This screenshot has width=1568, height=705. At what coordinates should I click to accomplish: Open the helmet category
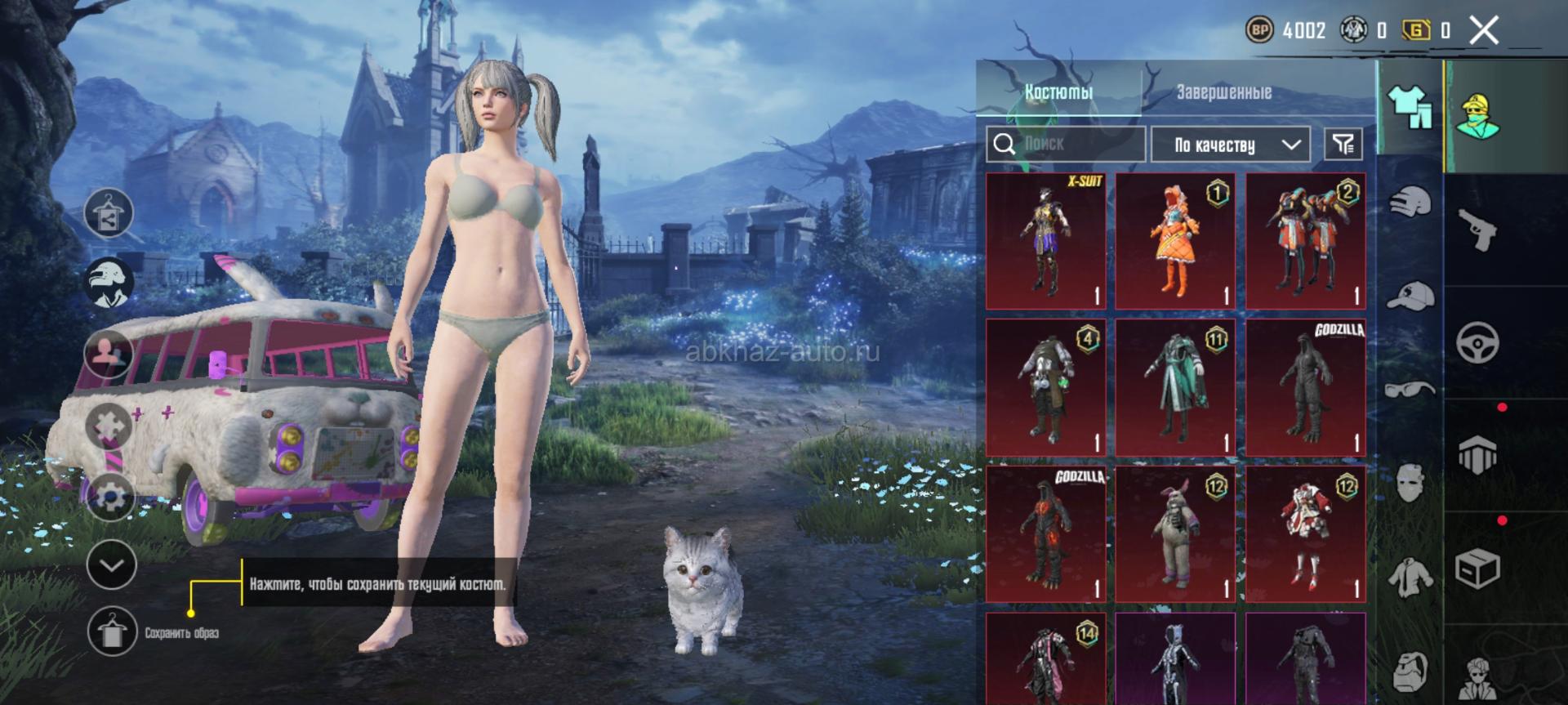(x=1410, y=203)
